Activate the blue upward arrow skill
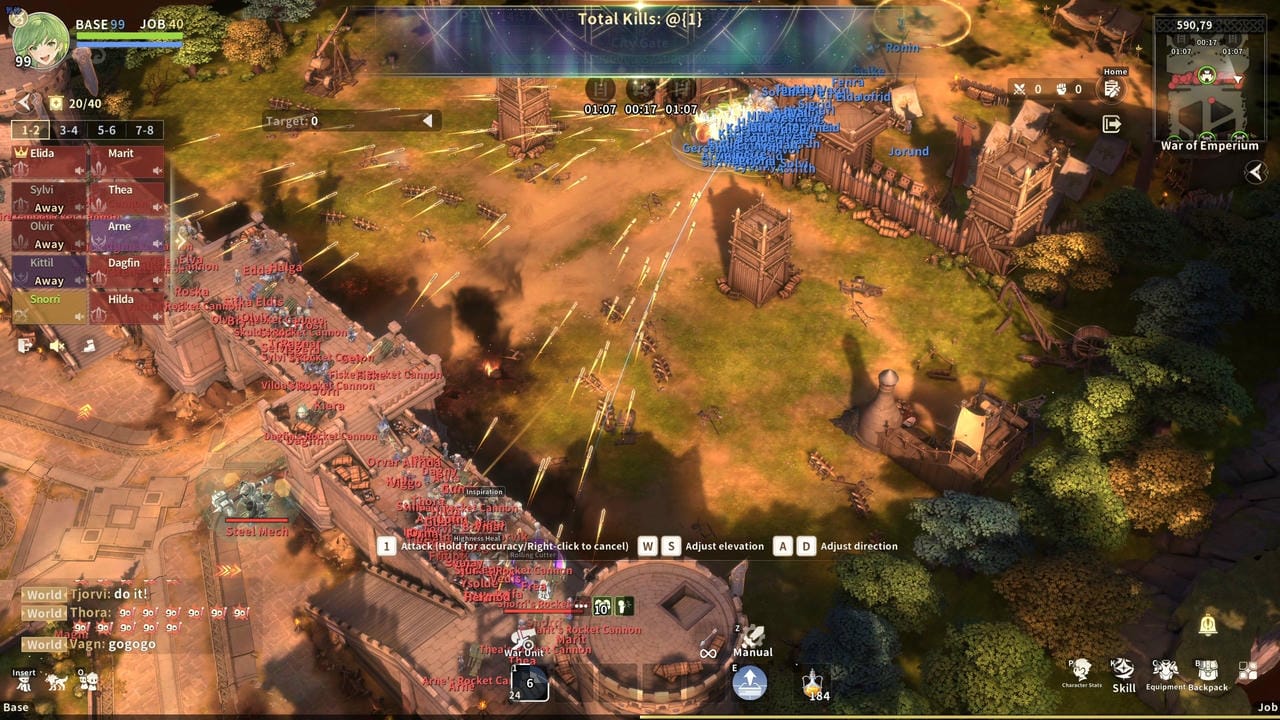This screenshot has width=1280, height=720. pyautogui.click(x=750, y=683)
